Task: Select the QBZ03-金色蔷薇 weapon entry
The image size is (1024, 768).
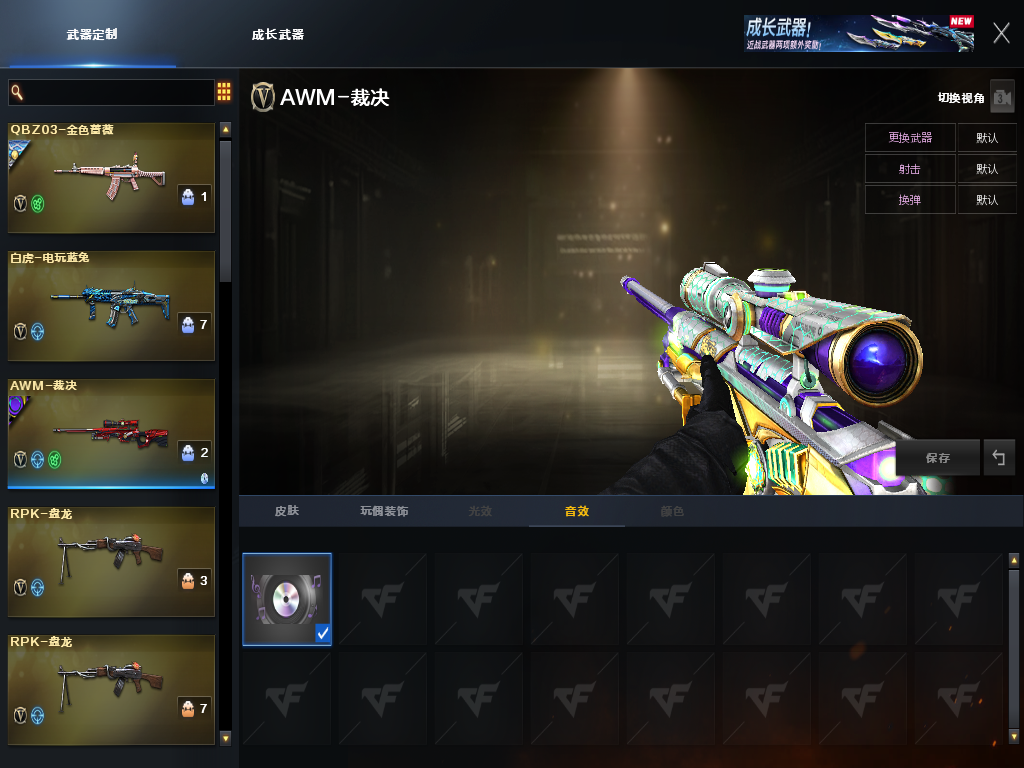Action: (x=112, y=178)
